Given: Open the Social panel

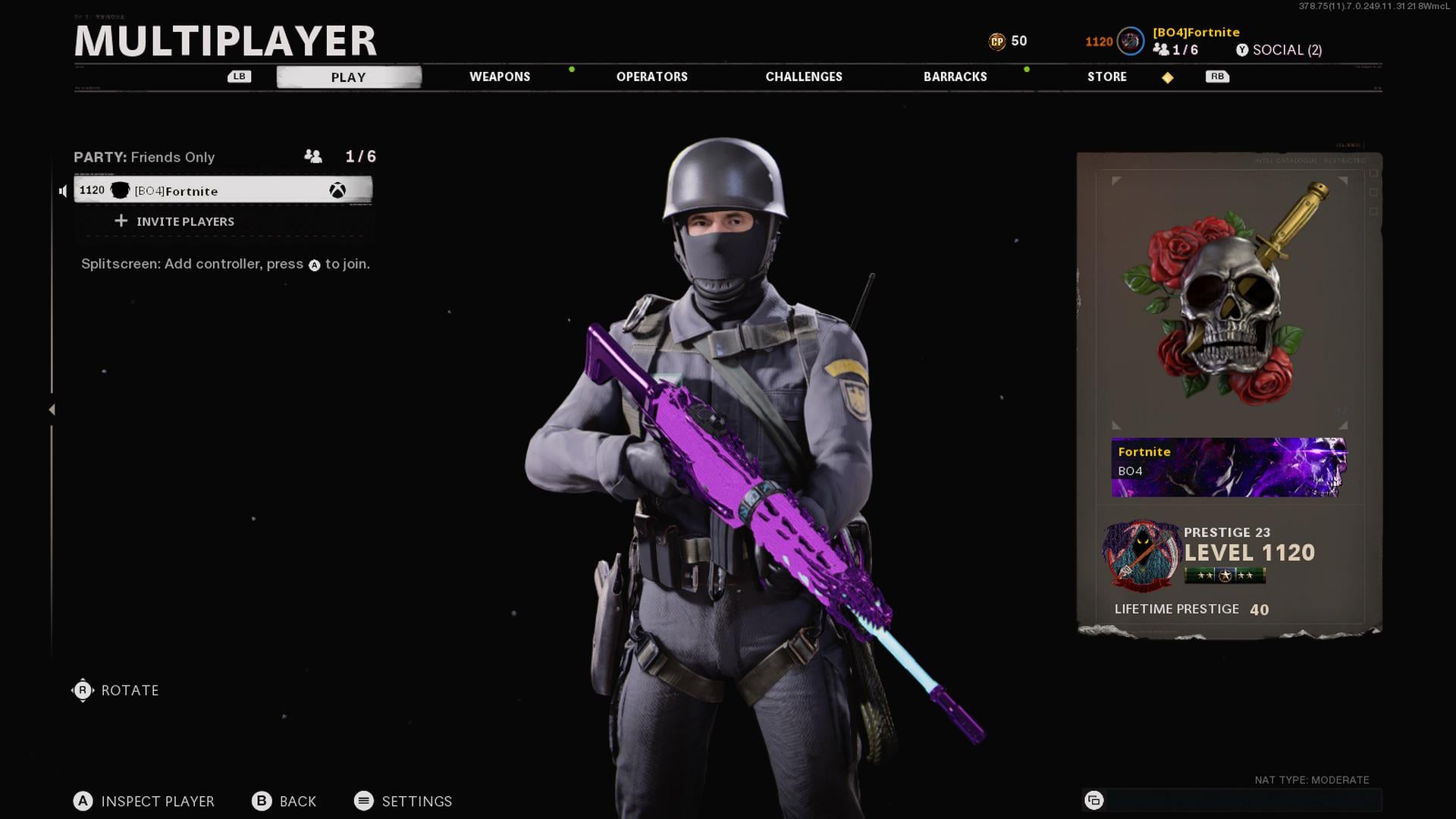Looking at the screenshot, I should 1279,50.
